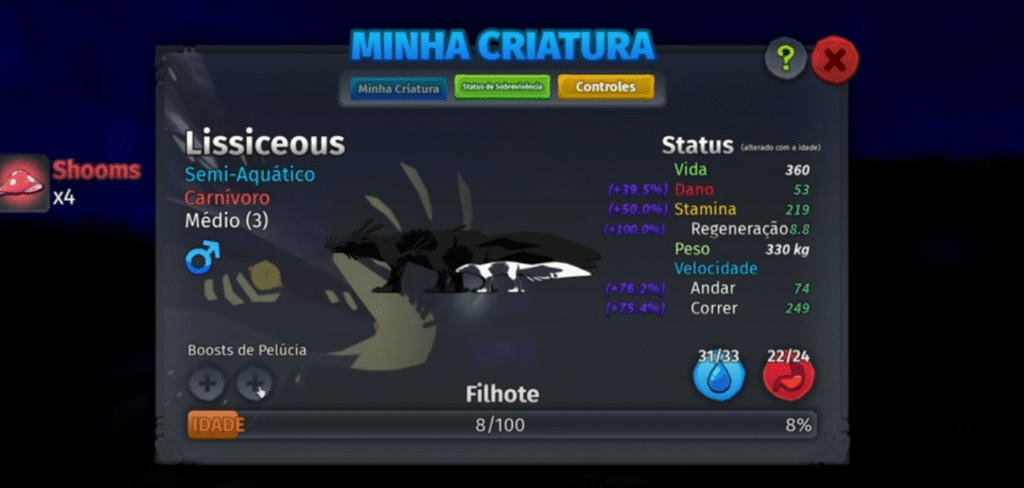Switch to the Minha Criatura tab
This screenshot has height=488, width=1024.
(399, 88)
